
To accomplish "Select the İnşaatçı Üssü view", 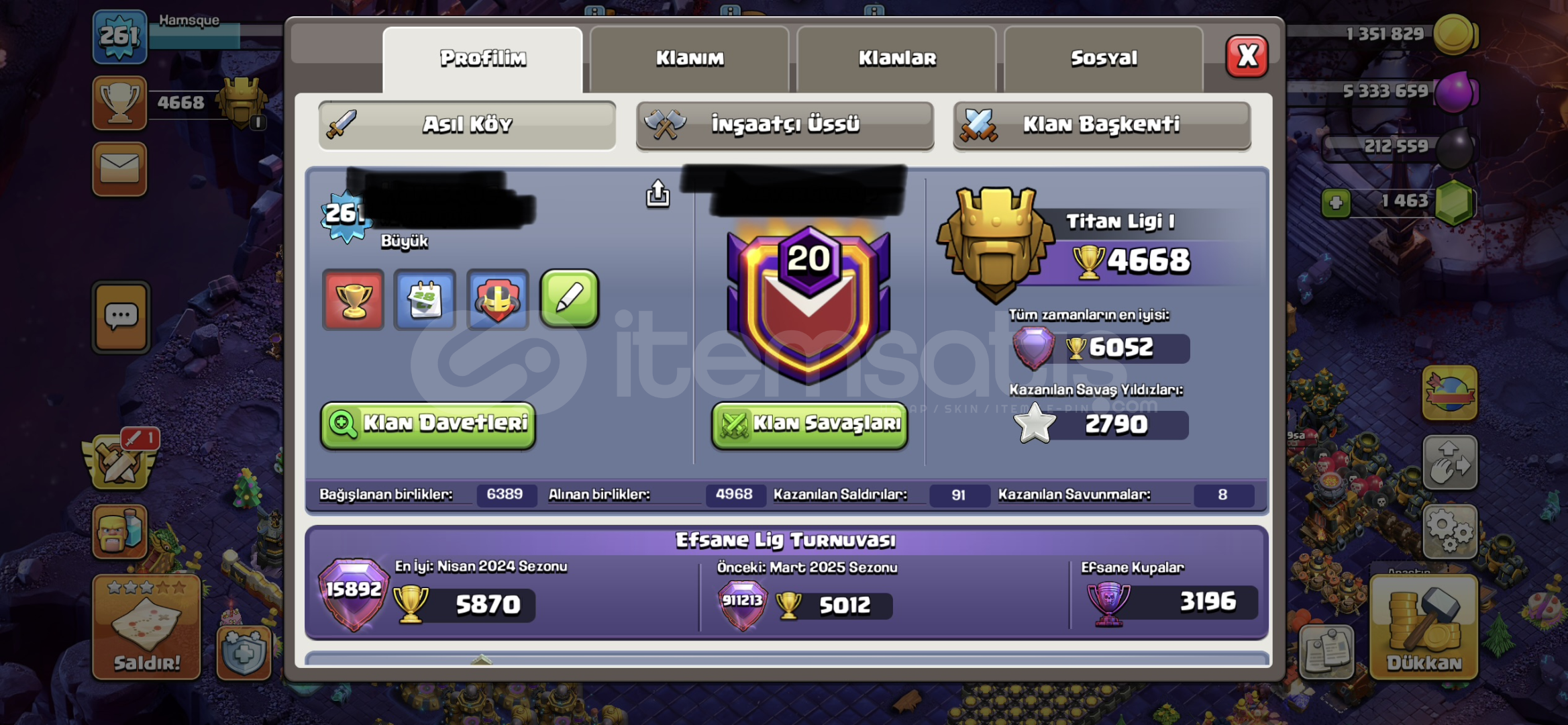I will pos(784,124).
